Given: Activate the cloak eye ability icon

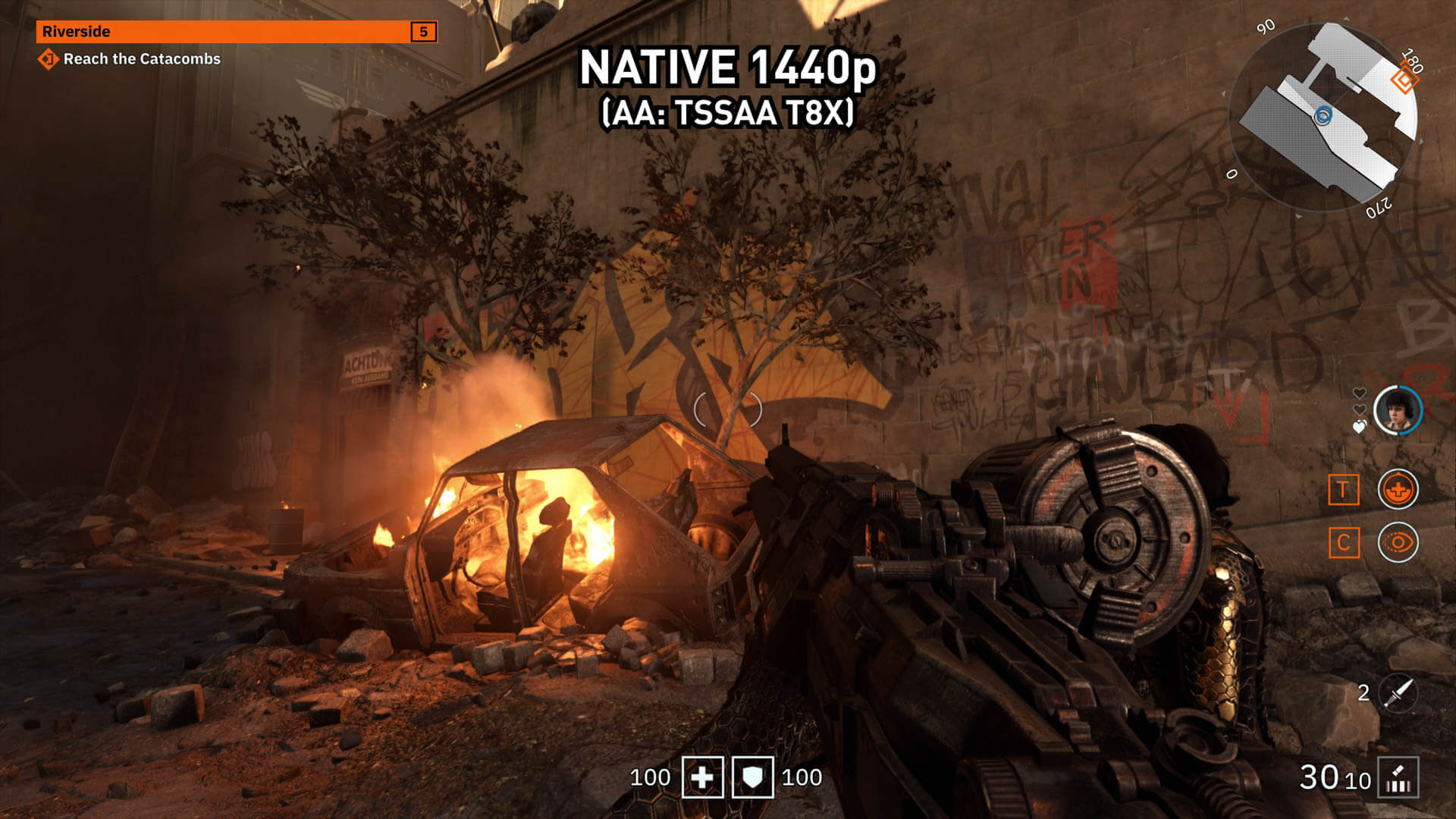Looking at the screenshot, I should point(1398,543).
